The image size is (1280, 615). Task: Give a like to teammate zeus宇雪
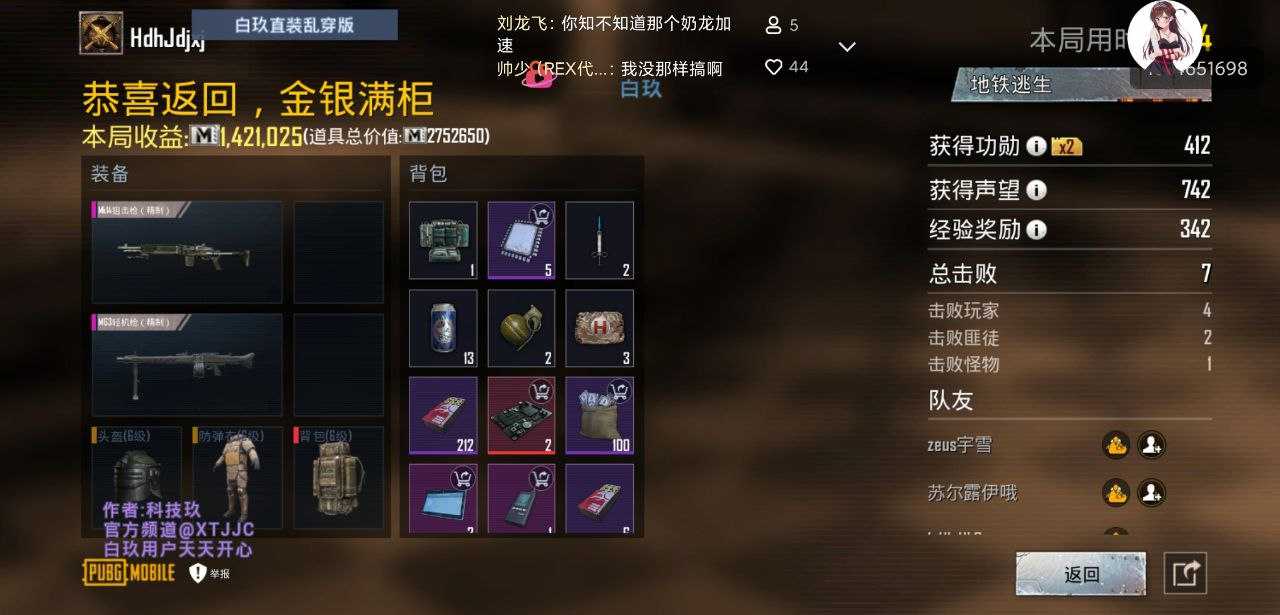(1116, 445)
